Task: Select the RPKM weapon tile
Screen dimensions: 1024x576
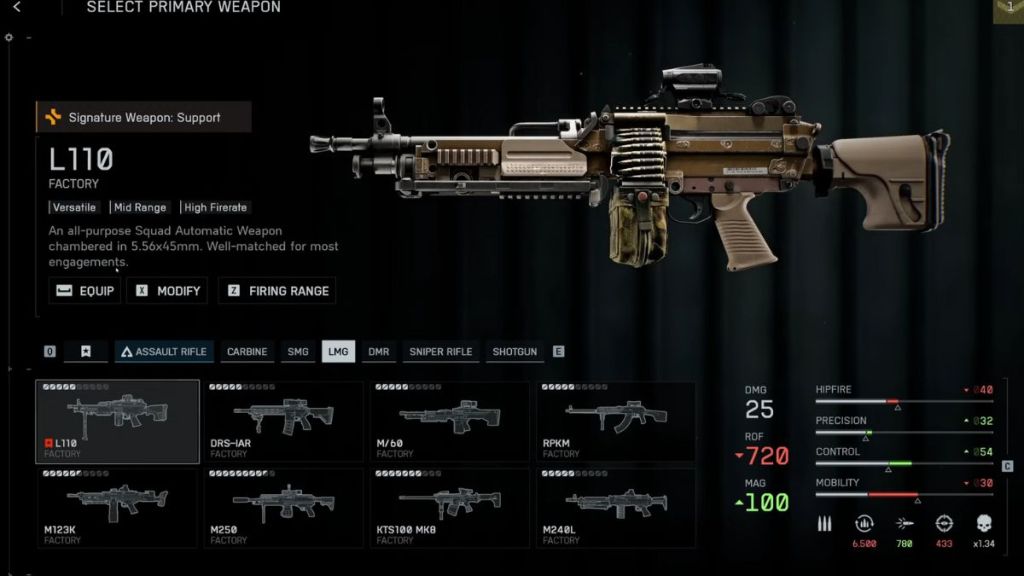Action: [615, 421]
